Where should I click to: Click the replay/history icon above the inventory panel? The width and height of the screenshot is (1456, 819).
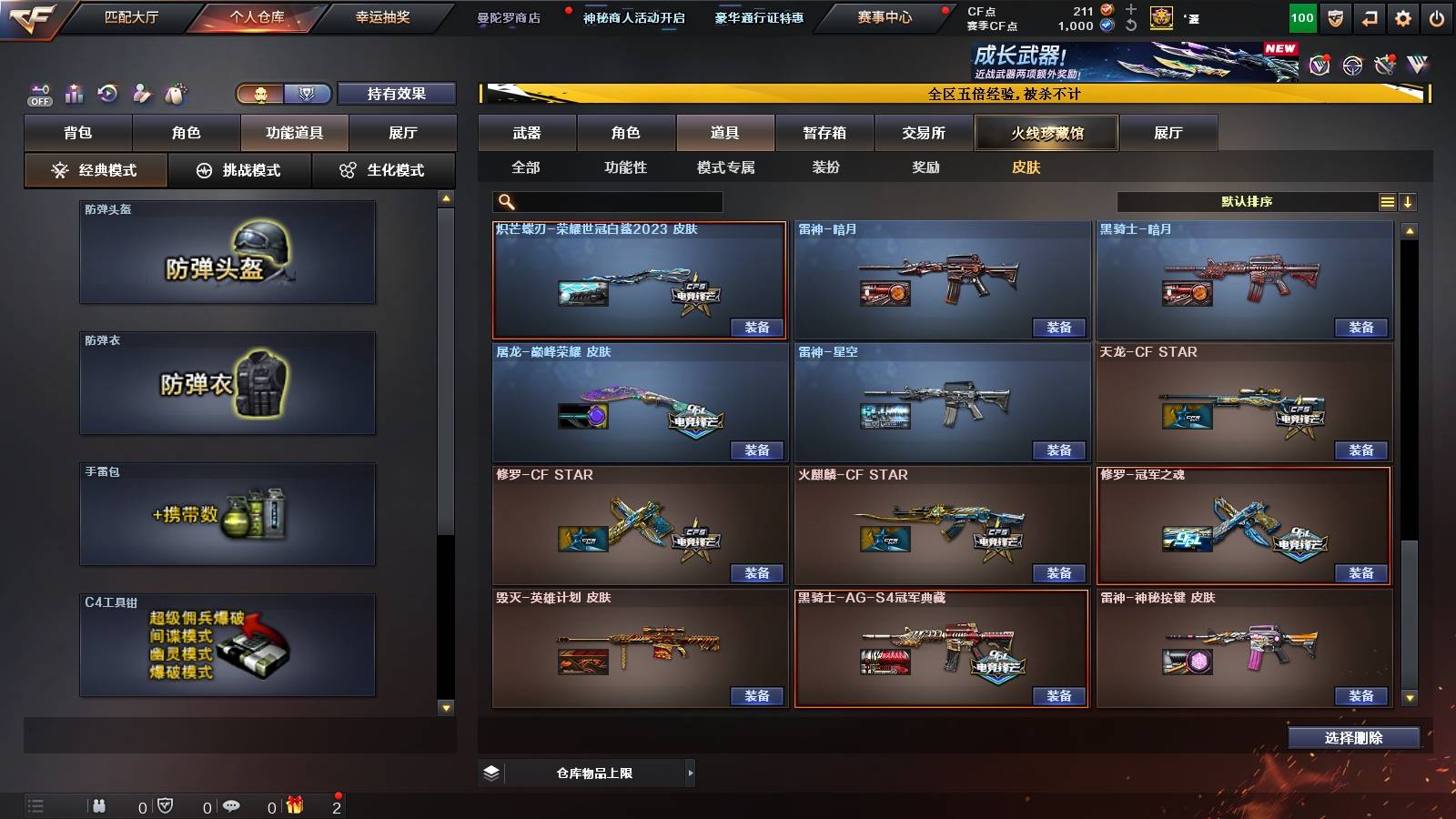coord(108,94)
